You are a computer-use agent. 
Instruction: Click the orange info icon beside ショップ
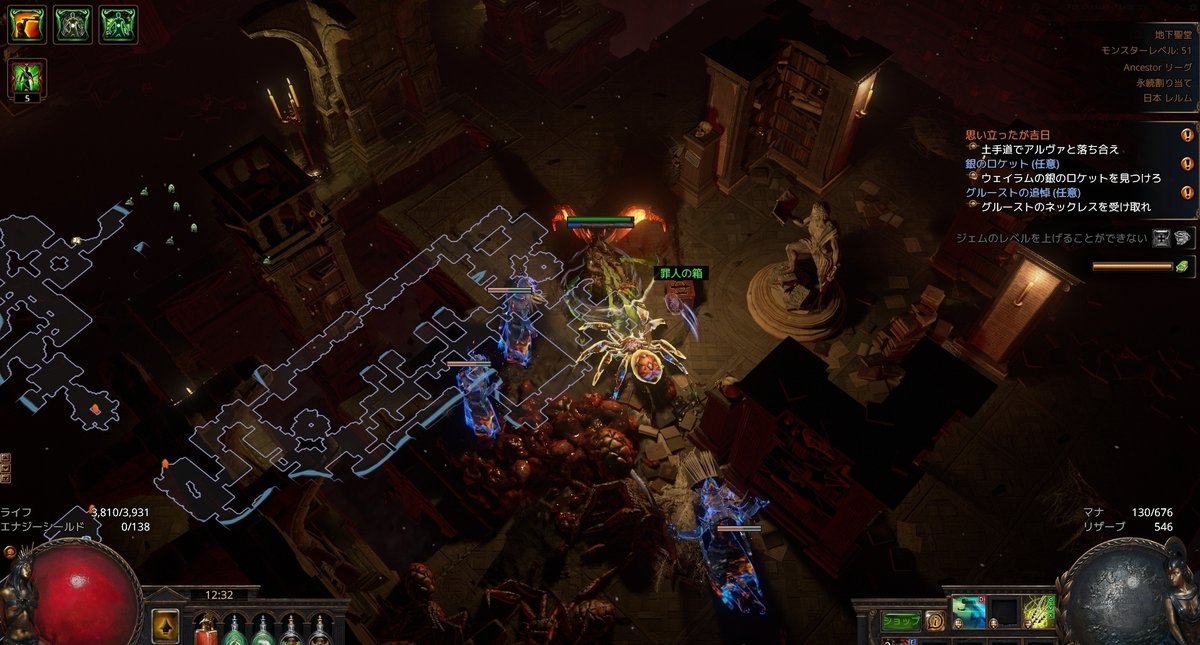point(935,621)
